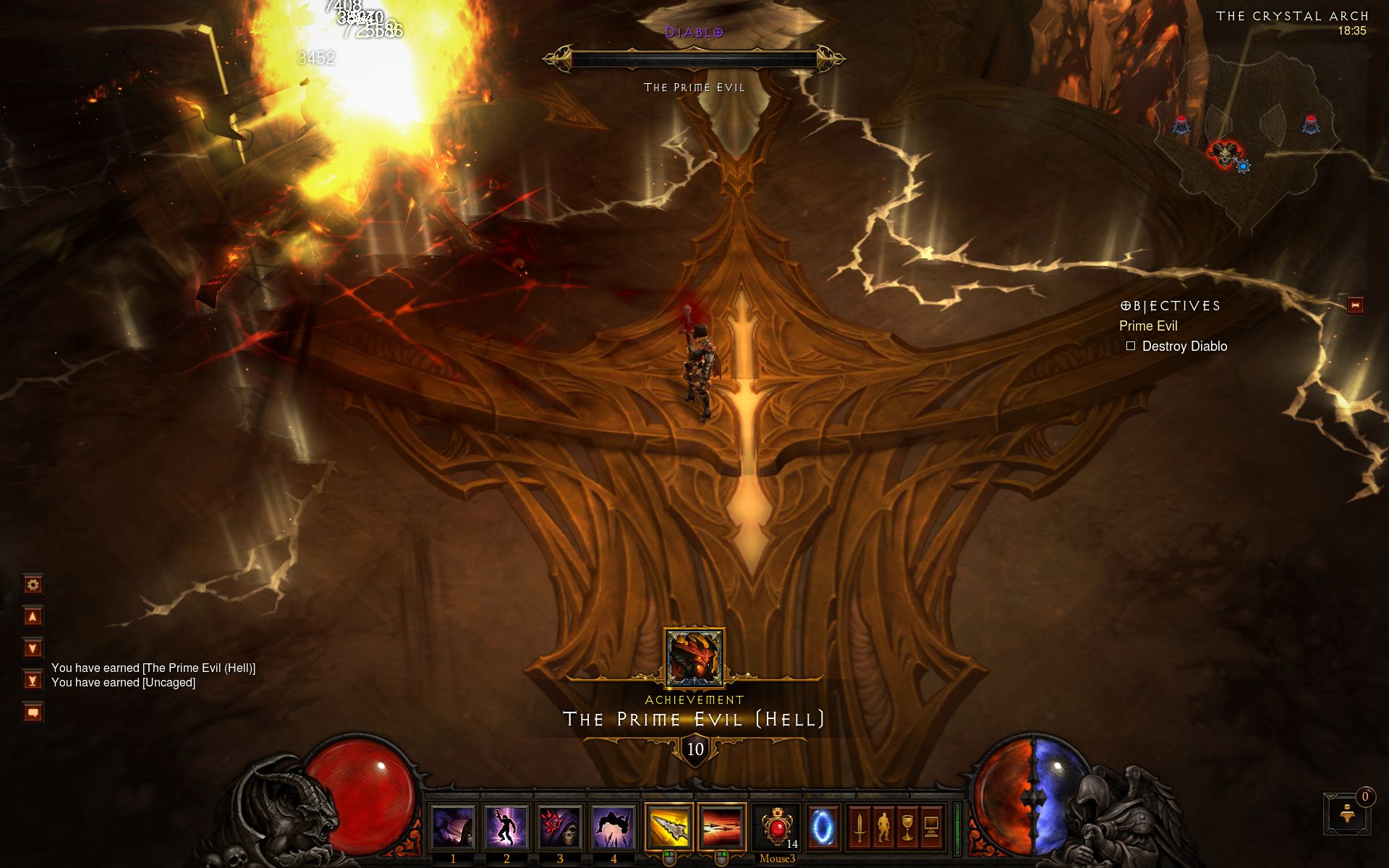Activate the hooded shadow skill in slot 1

pyautogui.click(x=453, y=827)
